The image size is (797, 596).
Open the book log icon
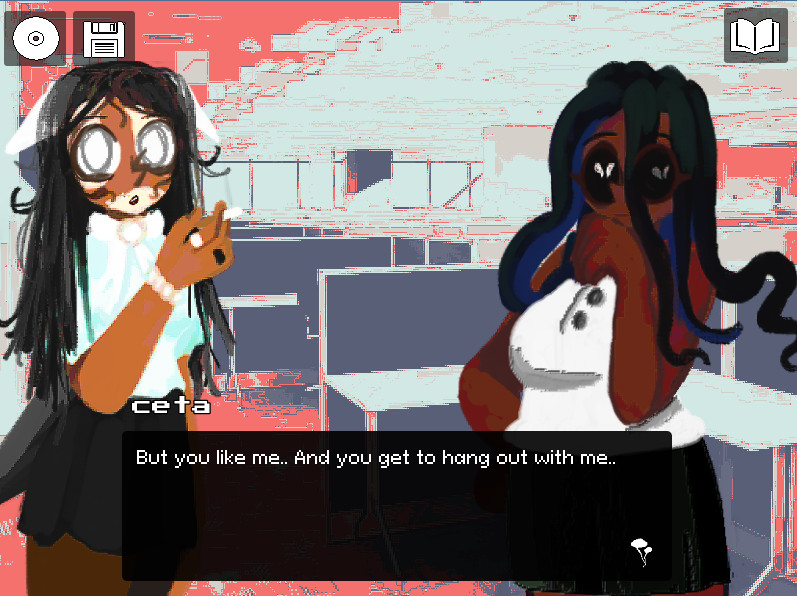tap(755, 37)
